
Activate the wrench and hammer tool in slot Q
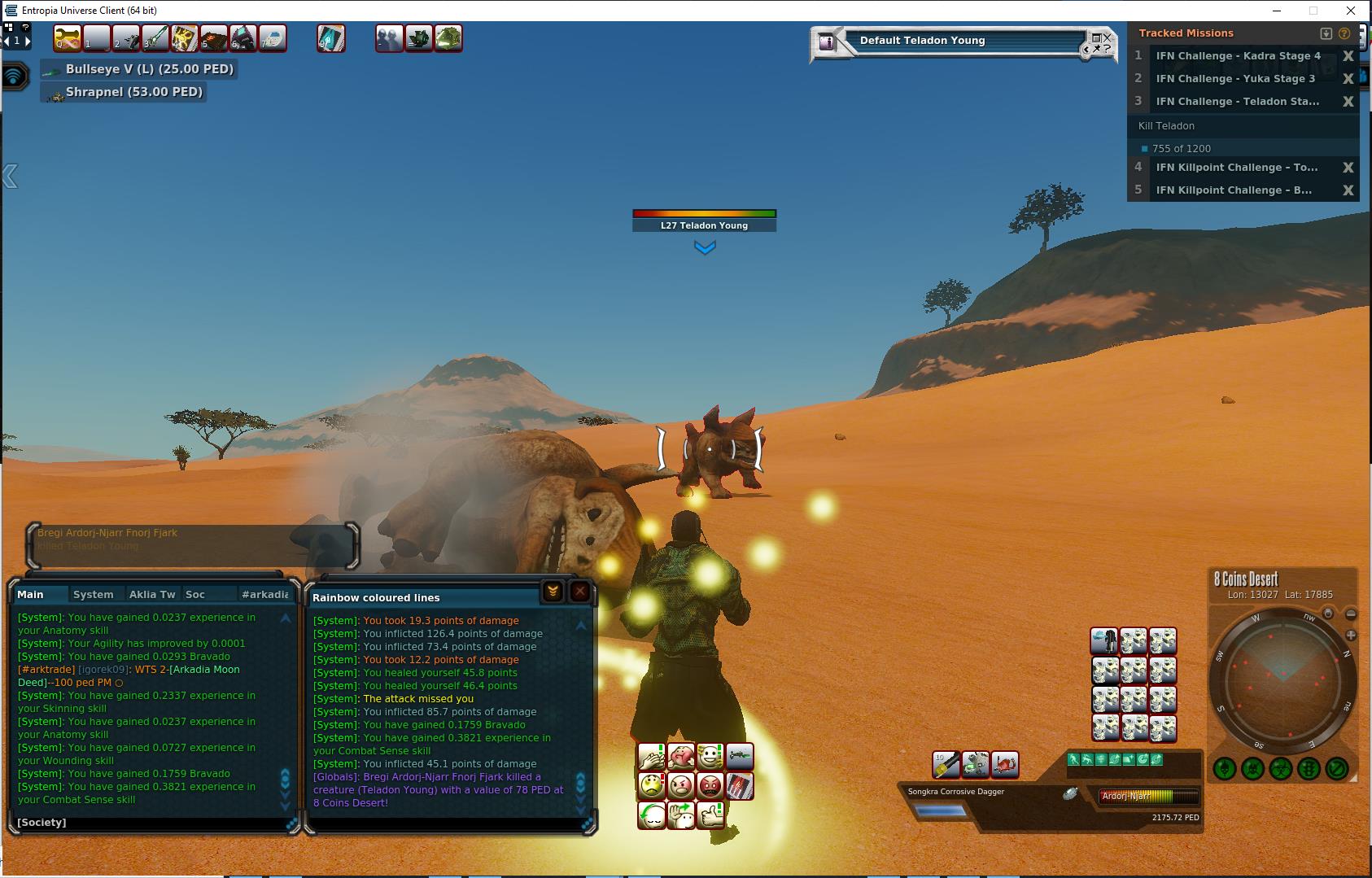(68, 38)
